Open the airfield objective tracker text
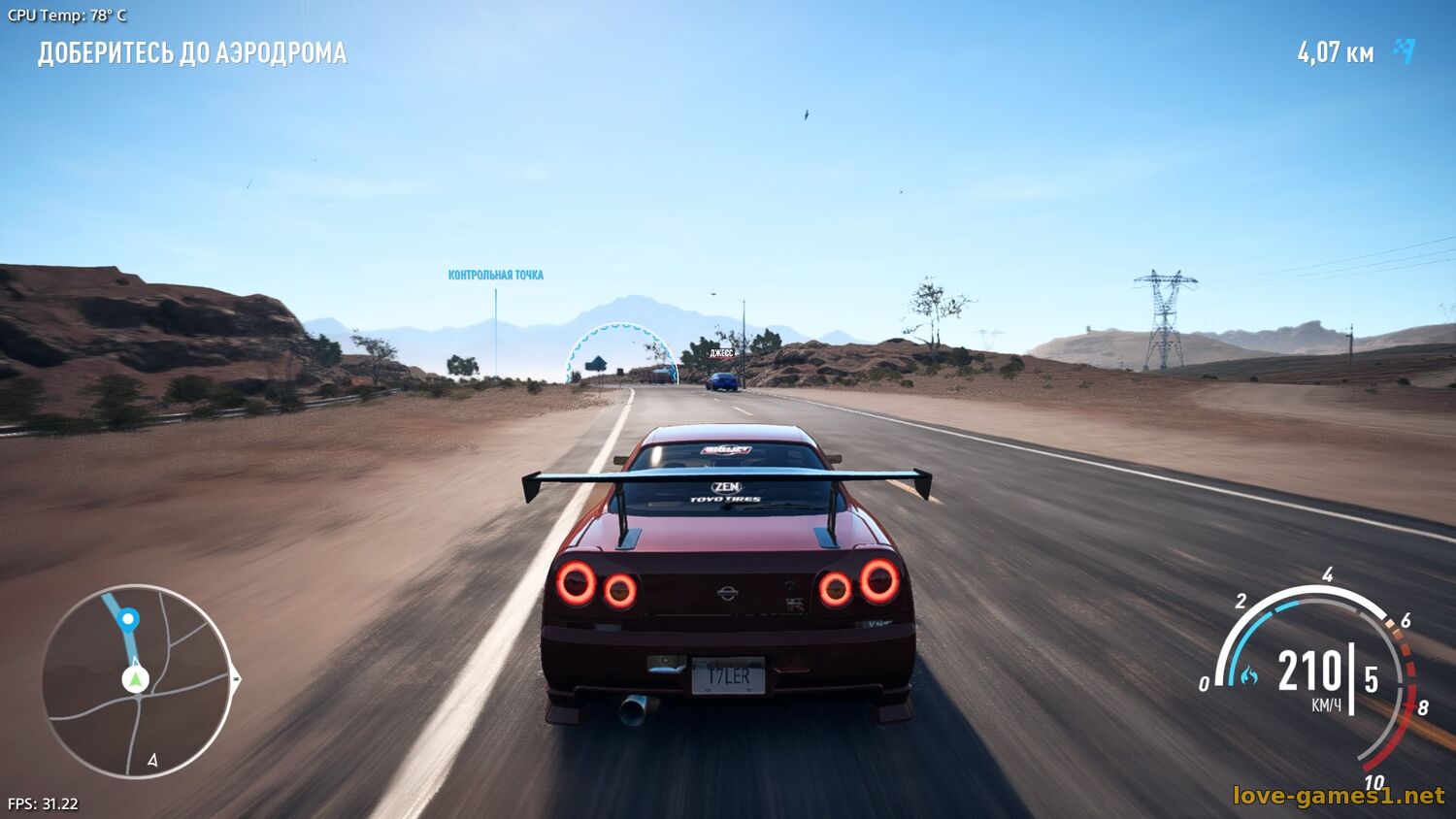The height and width of the screenshot is (819, 1456). [x=192, y=53]
